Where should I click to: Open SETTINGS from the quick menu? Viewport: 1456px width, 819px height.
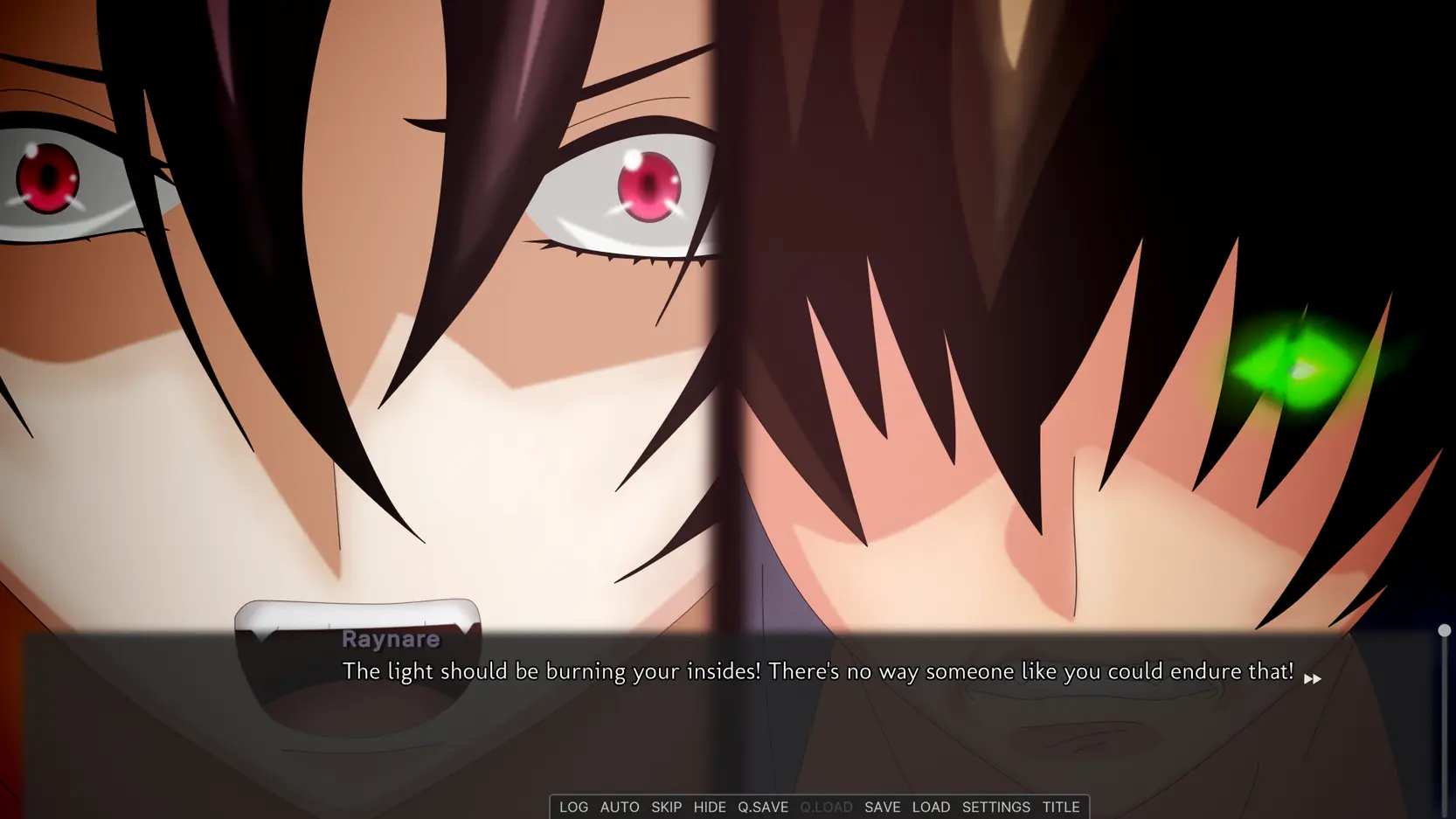tap(995, 807)
